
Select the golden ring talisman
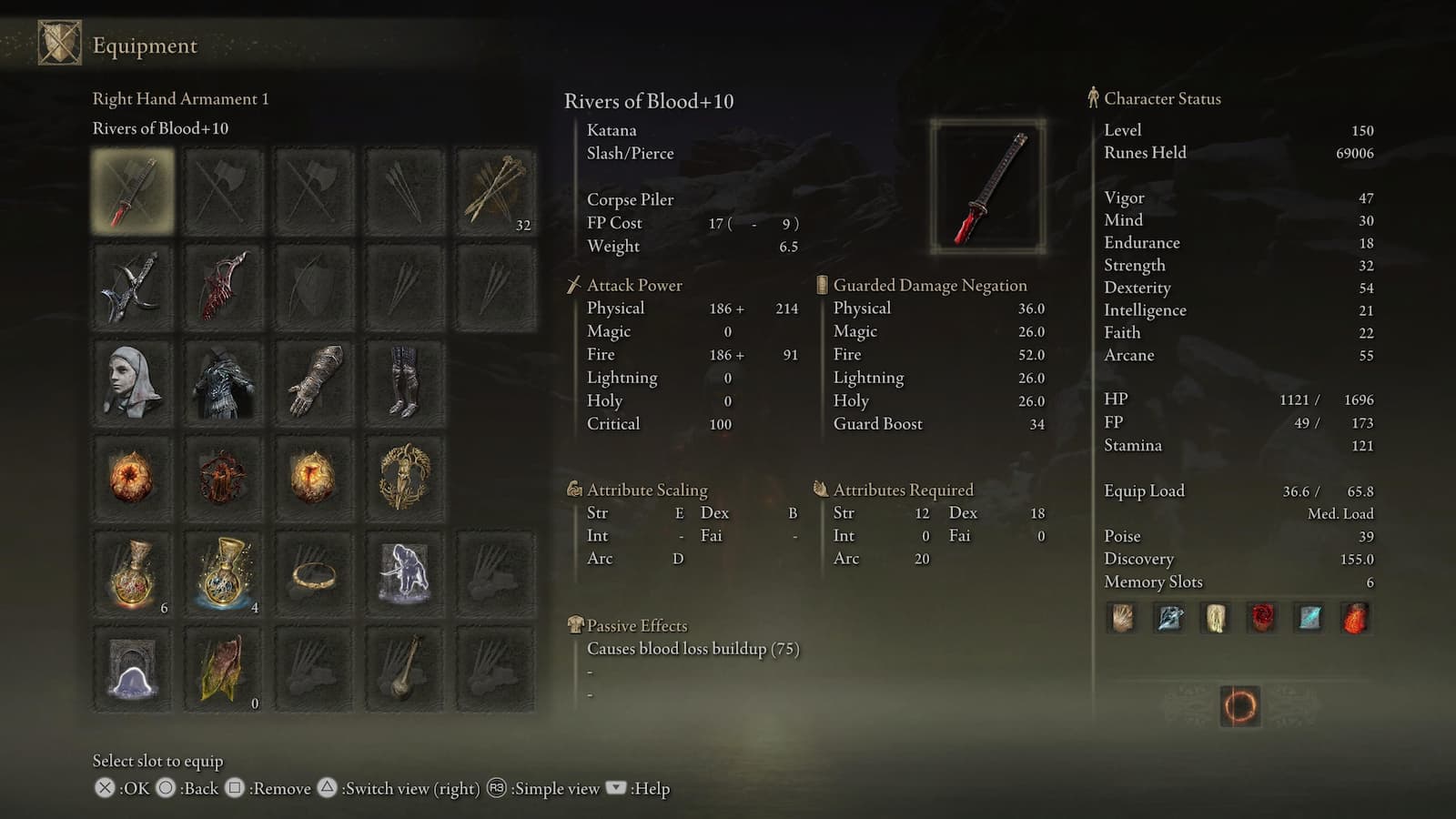tap(314, 573)
